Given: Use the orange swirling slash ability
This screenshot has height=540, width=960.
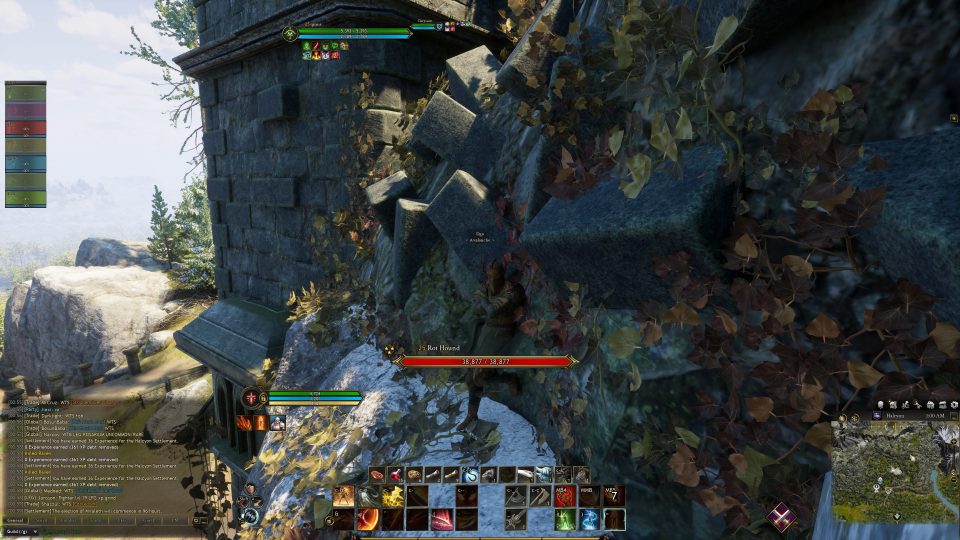Looking at the screenshot, I should pyautogui.click(x=368, y=519).
